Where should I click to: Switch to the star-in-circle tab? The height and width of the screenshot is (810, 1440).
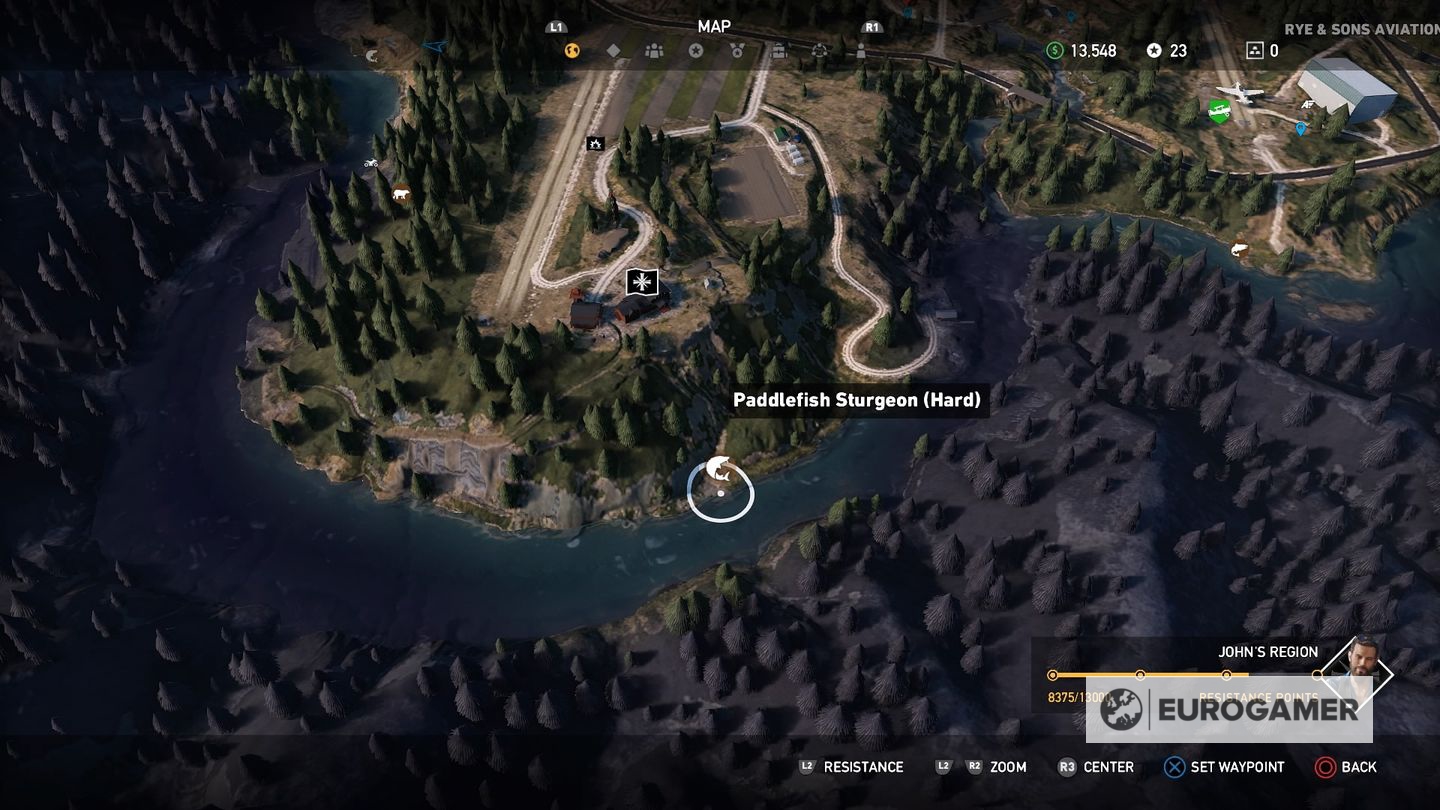696,51
